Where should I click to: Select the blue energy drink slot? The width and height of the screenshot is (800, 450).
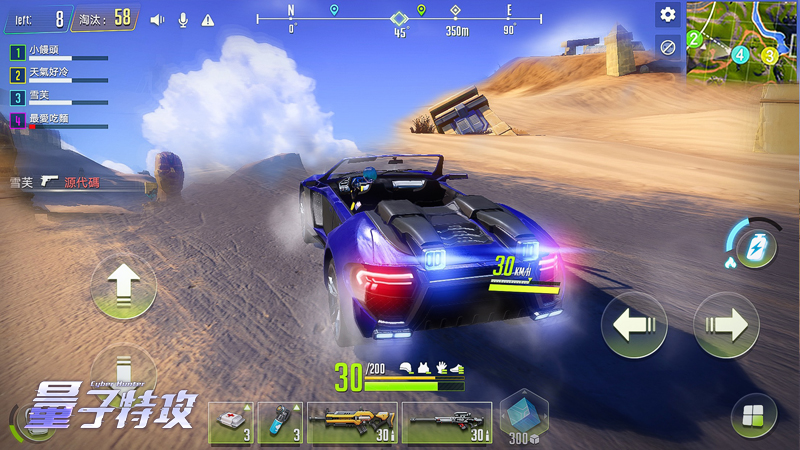[x=280, y=422]
